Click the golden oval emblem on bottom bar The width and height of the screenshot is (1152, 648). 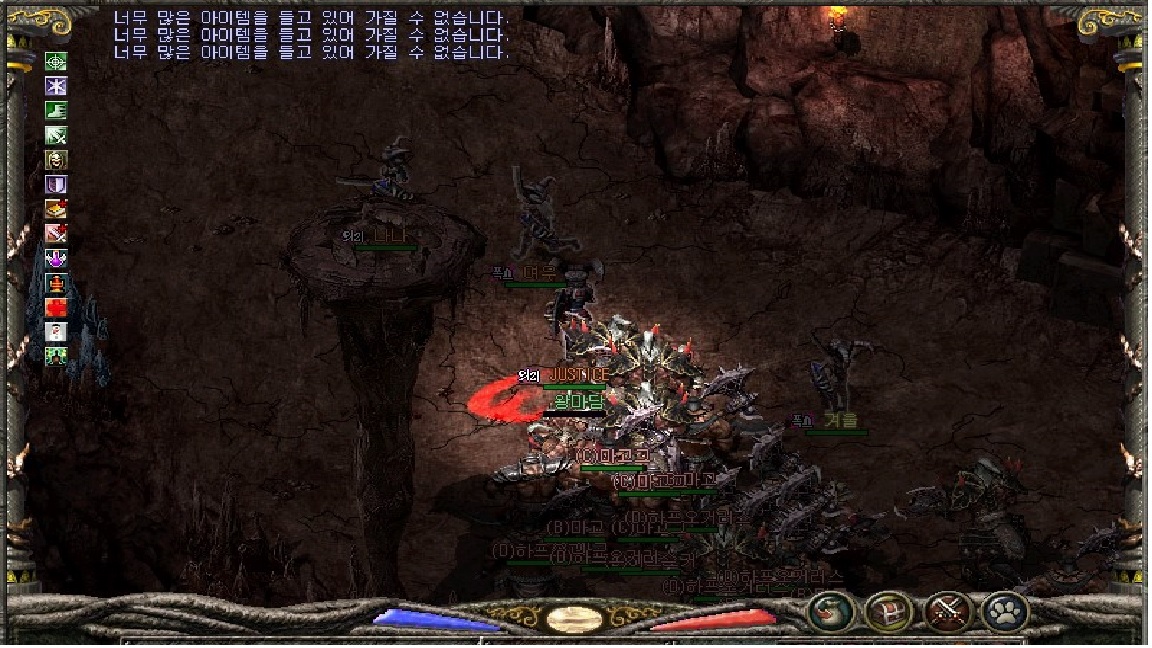pyautogui.click(x=575, y=618)
